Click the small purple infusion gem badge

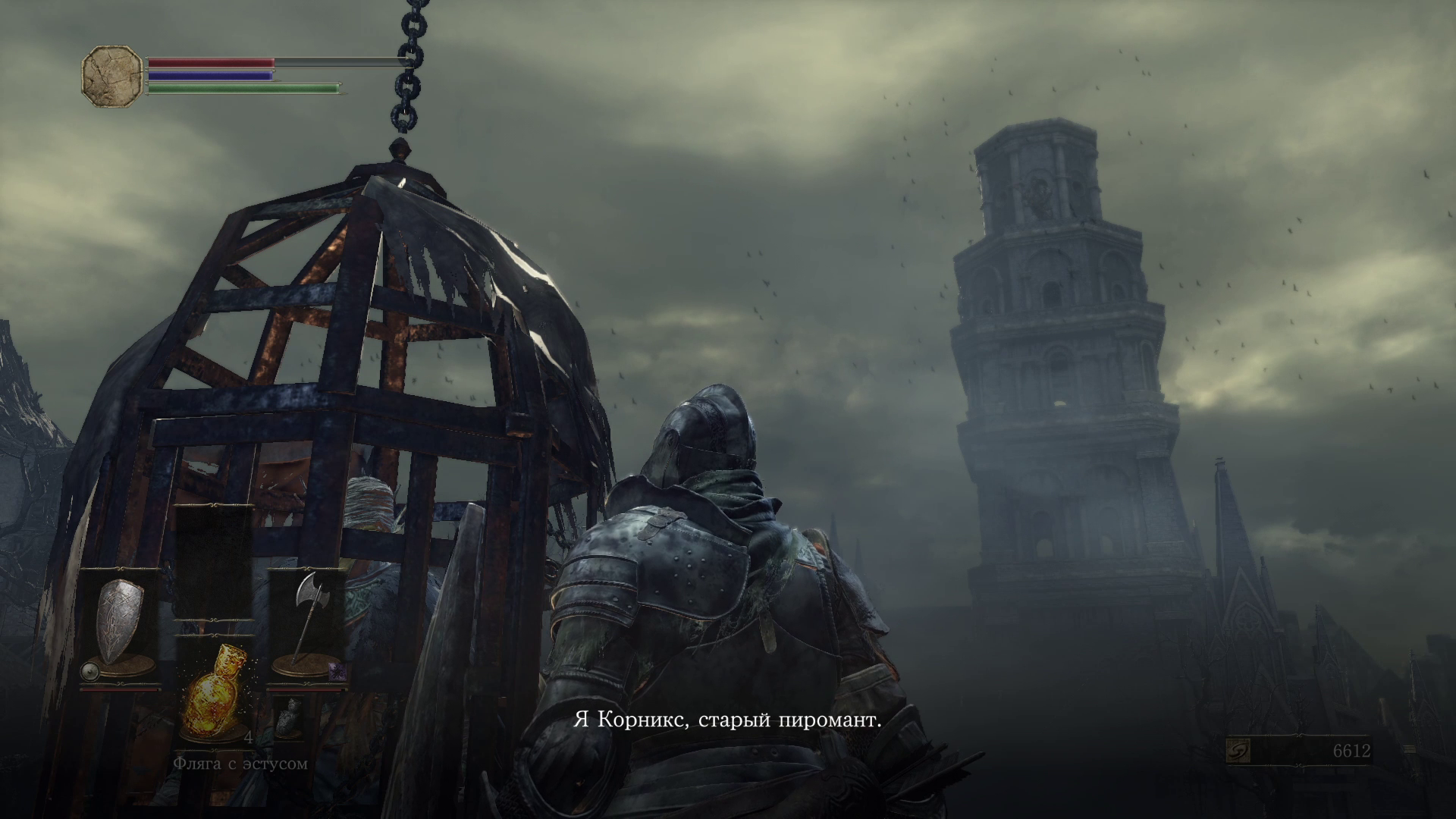click(x=337, y=671)
